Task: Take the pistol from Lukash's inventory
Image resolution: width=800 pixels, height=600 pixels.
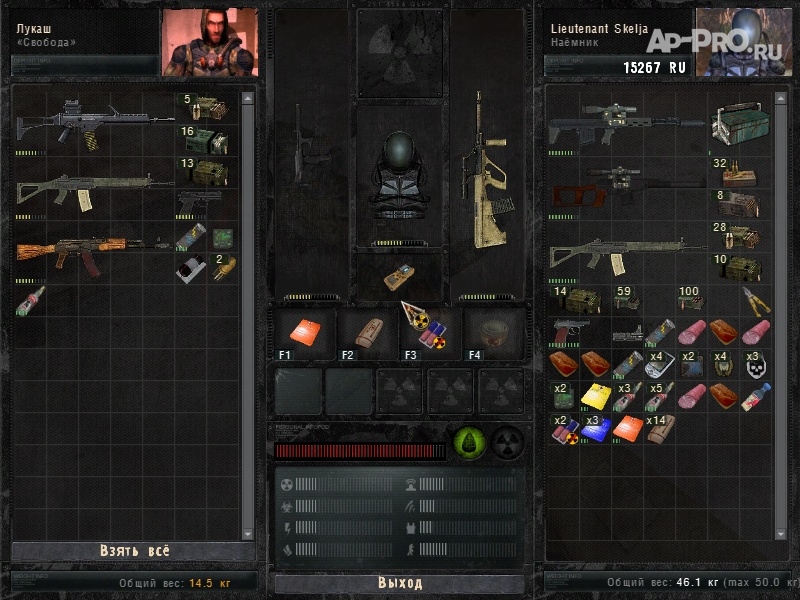Action: click(200, 201)
